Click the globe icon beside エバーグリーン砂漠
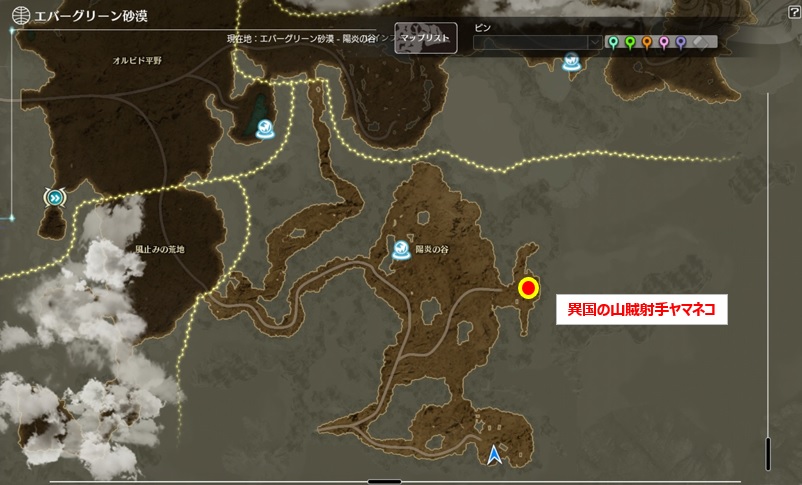Viewport: 802px width, 485px height. [x=19, y=17]
